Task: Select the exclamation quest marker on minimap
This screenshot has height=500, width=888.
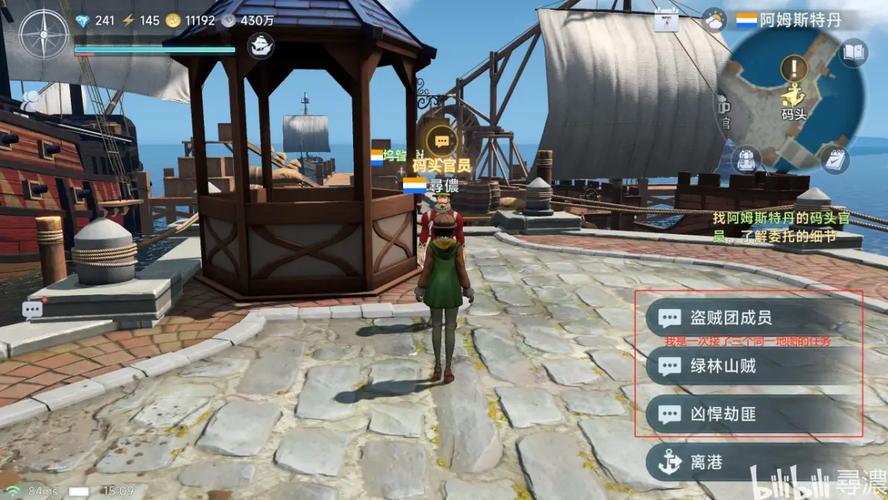Action: [x=794, y=68]
